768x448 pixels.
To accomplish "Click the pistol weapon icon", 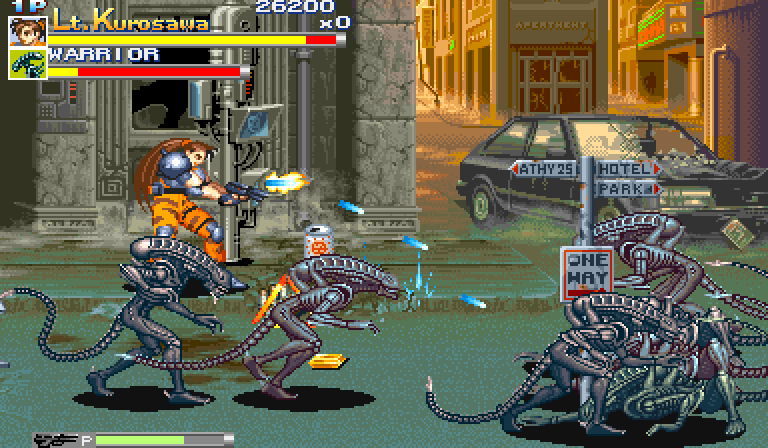I will pos(57,439).
